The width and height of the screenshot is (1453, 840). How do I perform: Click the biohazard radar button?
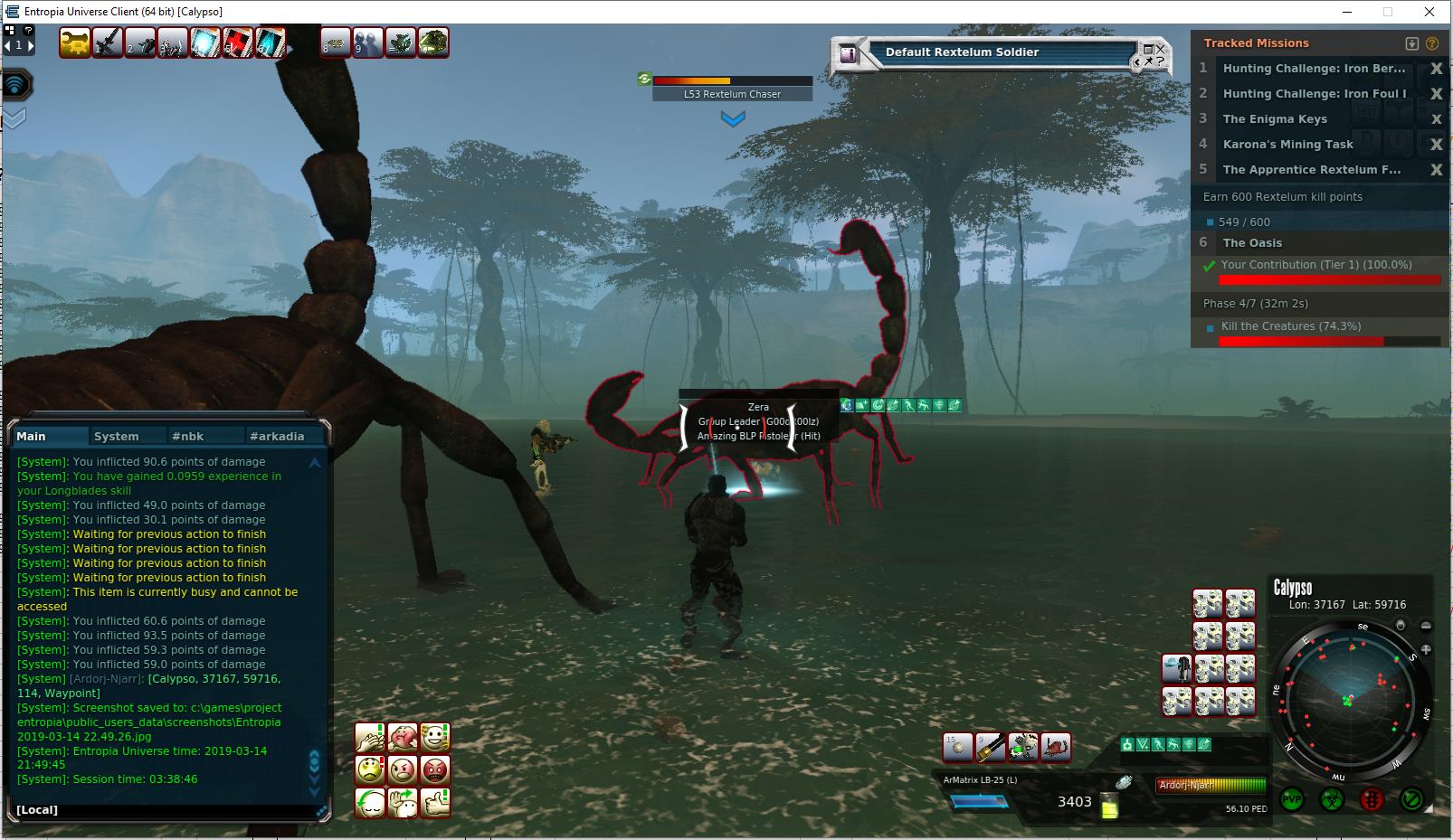coord(1332,800)
